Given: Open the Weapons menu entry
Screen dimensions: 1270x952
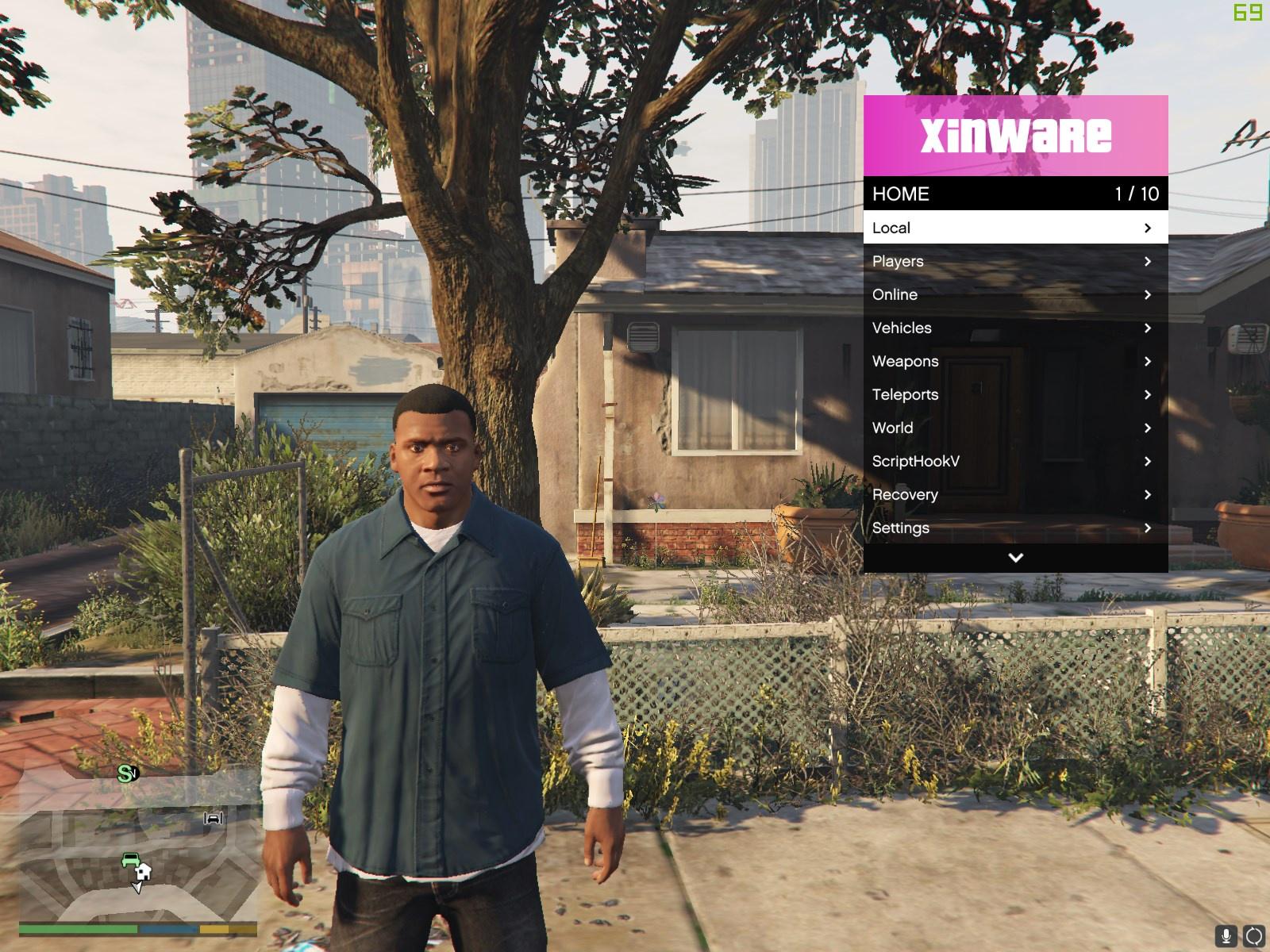Looking at the screenshot, I should 1014,361.
